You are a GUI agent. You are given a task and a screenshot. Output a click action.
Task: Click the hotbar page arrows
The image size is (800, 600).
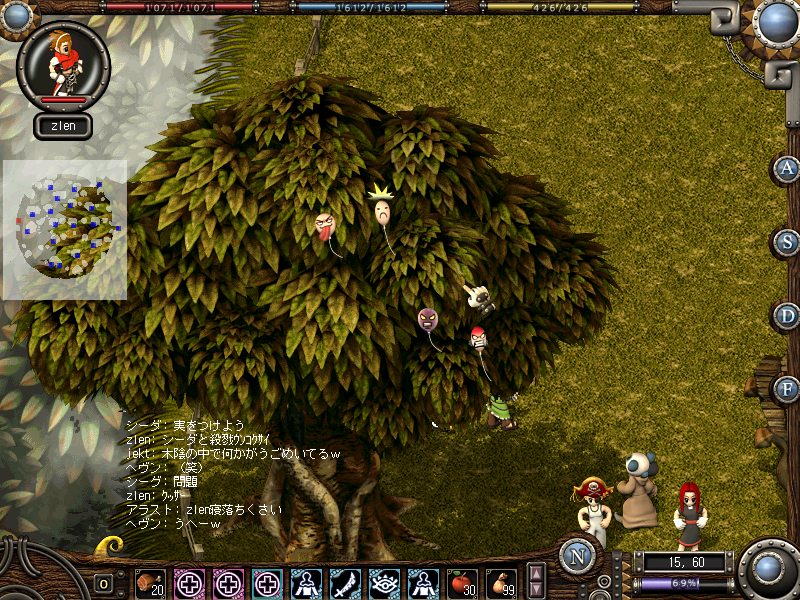coord(536,581)
